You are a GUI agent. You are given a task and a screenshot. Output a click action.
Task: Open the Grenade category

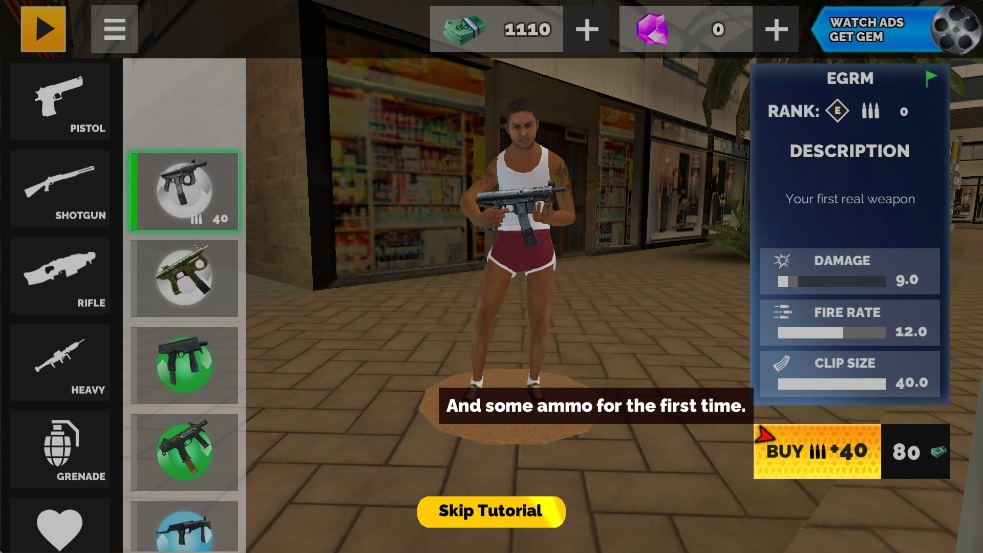pos(60,450)
